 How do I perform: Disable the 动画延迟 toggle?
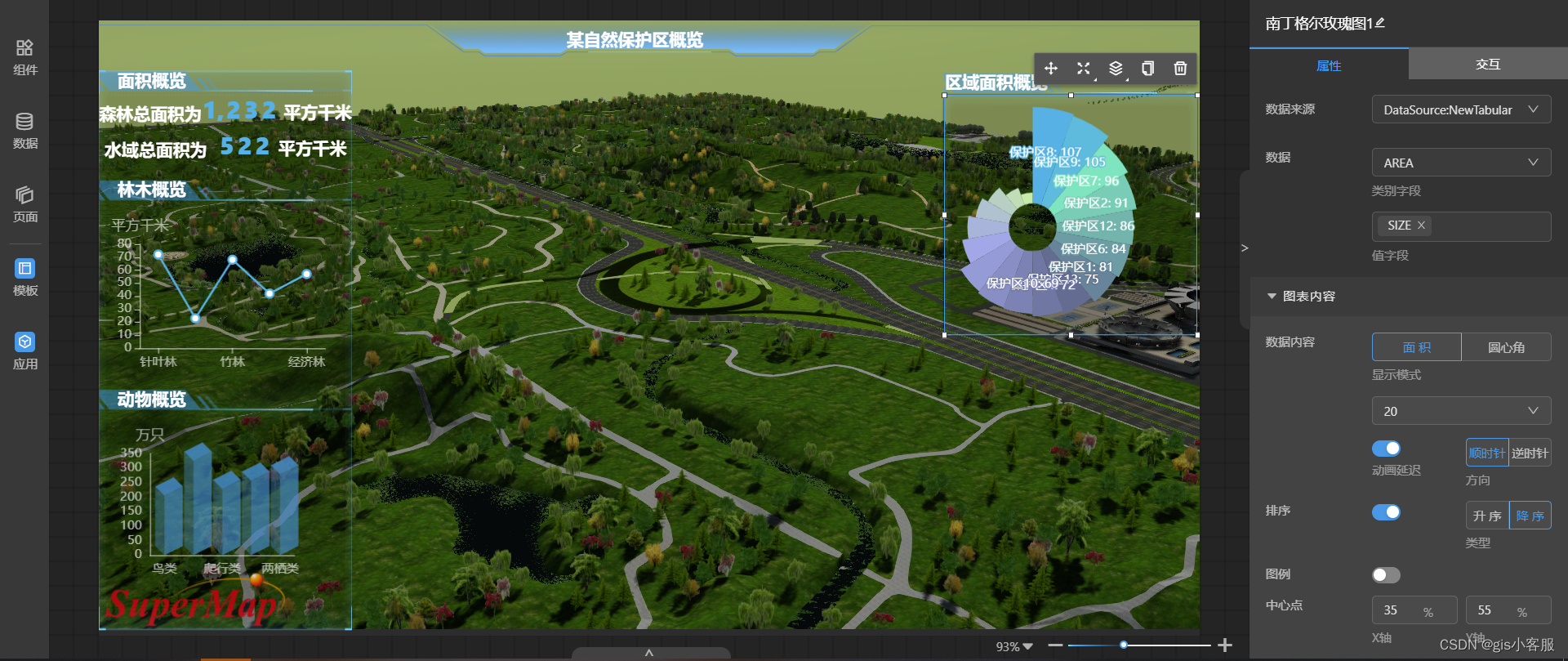(1386, 448)
